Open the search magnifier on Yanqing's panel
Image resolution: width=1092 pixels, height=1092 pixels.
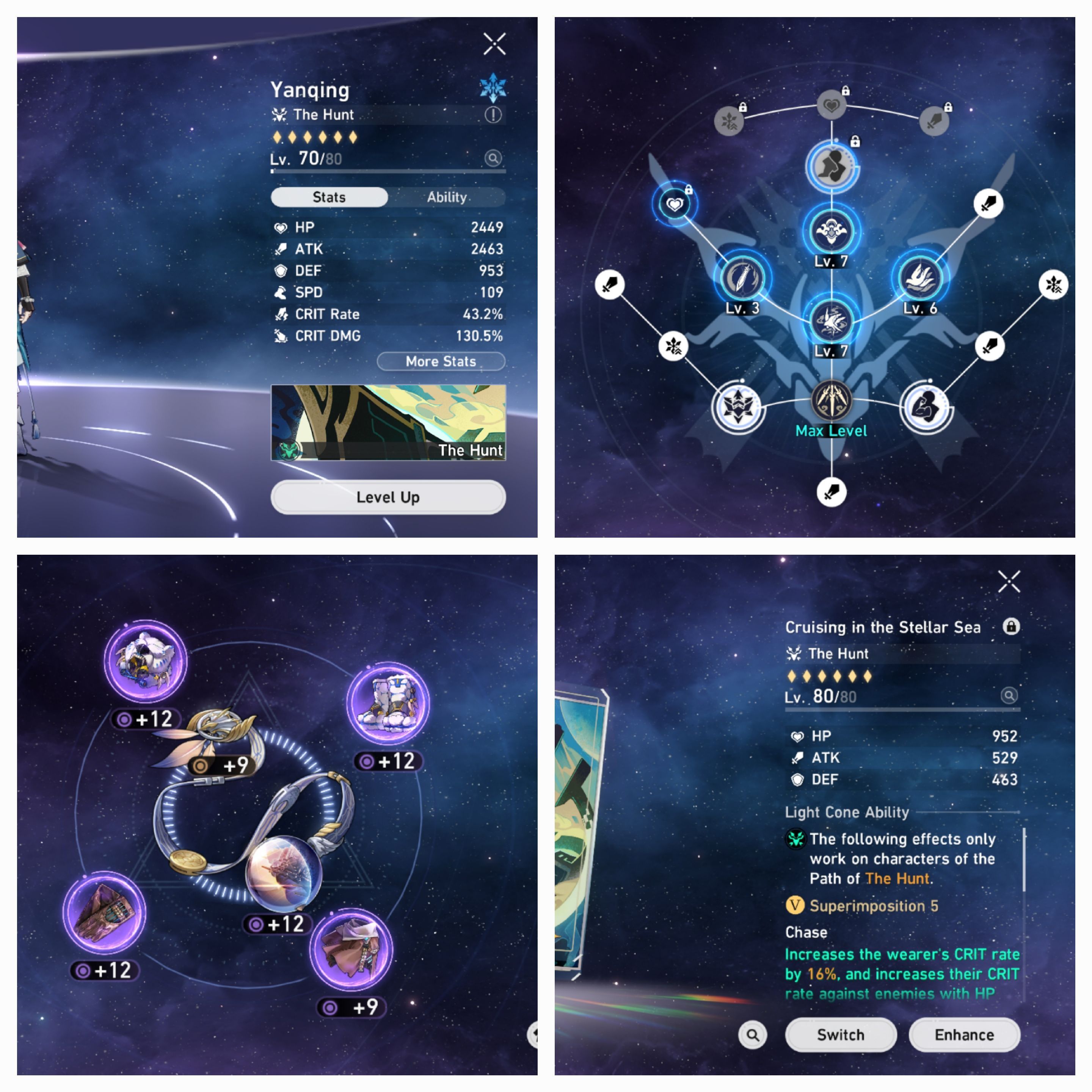coord(493,159)
